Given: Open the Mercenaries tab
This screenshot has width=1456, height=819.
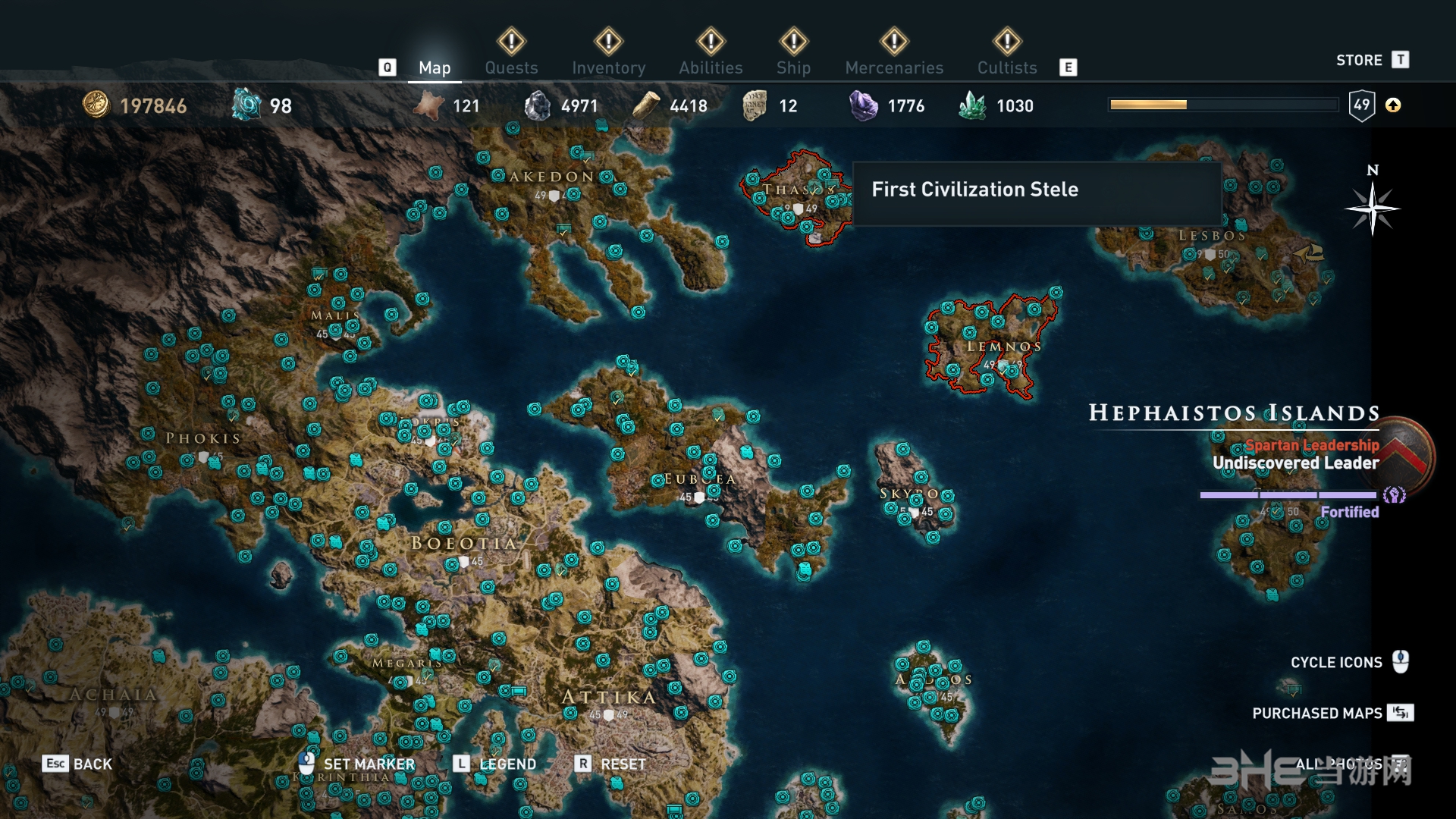Looking at the screenshot, I should pos(894,67).
